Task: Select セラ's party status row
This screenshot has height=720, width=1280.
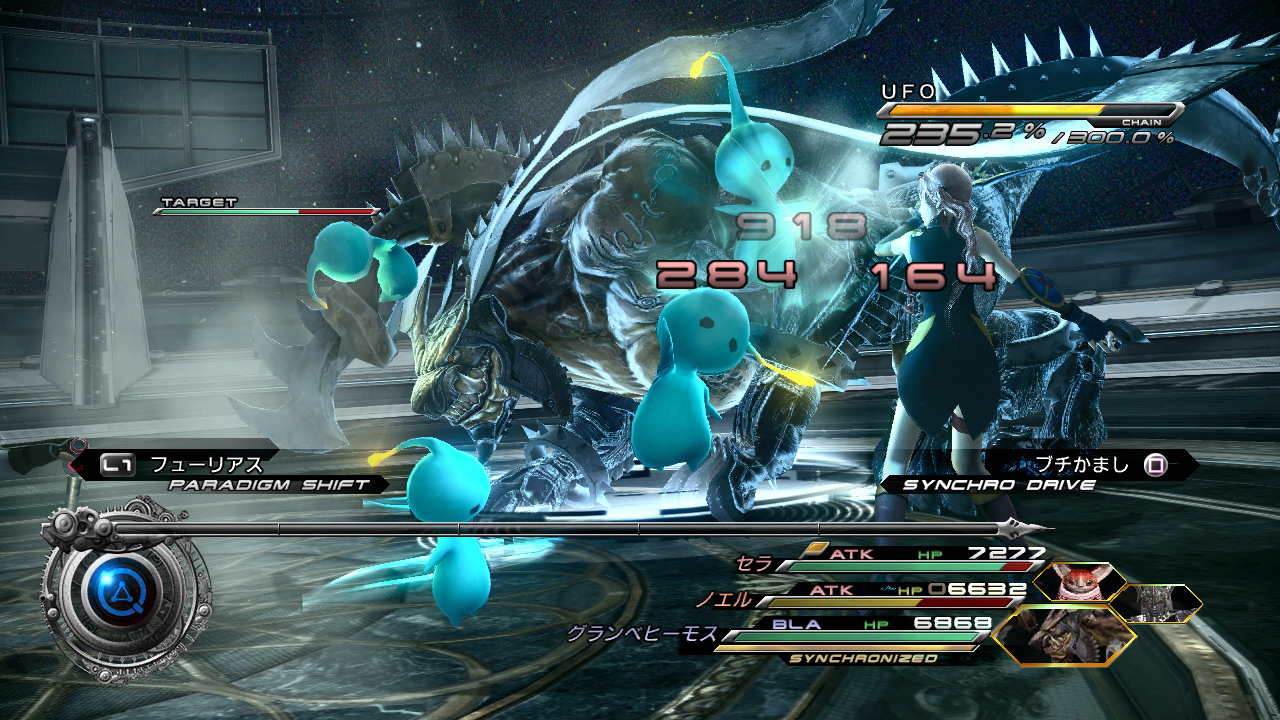Action: (x=900, y=558)
